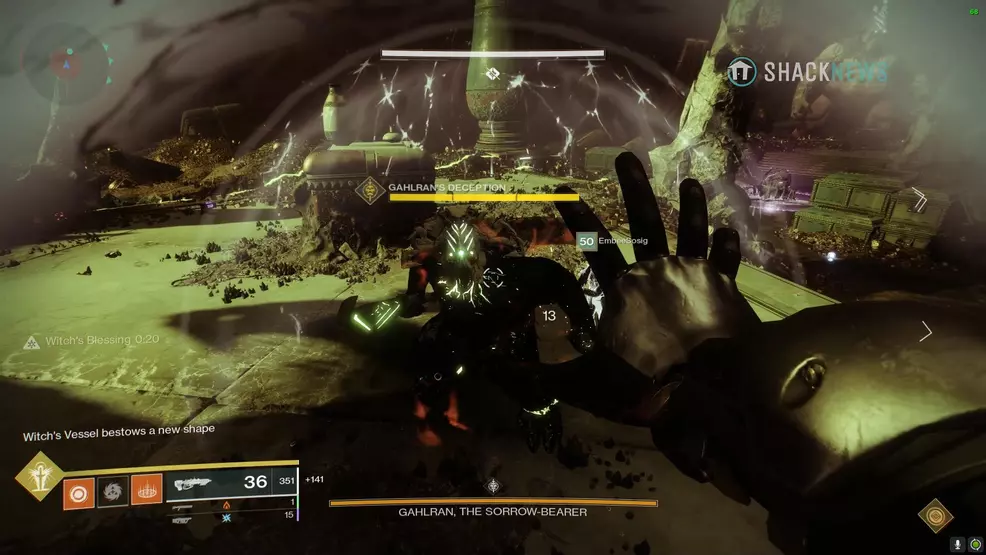Activate the golden Super ability diamond

(38, 475)
